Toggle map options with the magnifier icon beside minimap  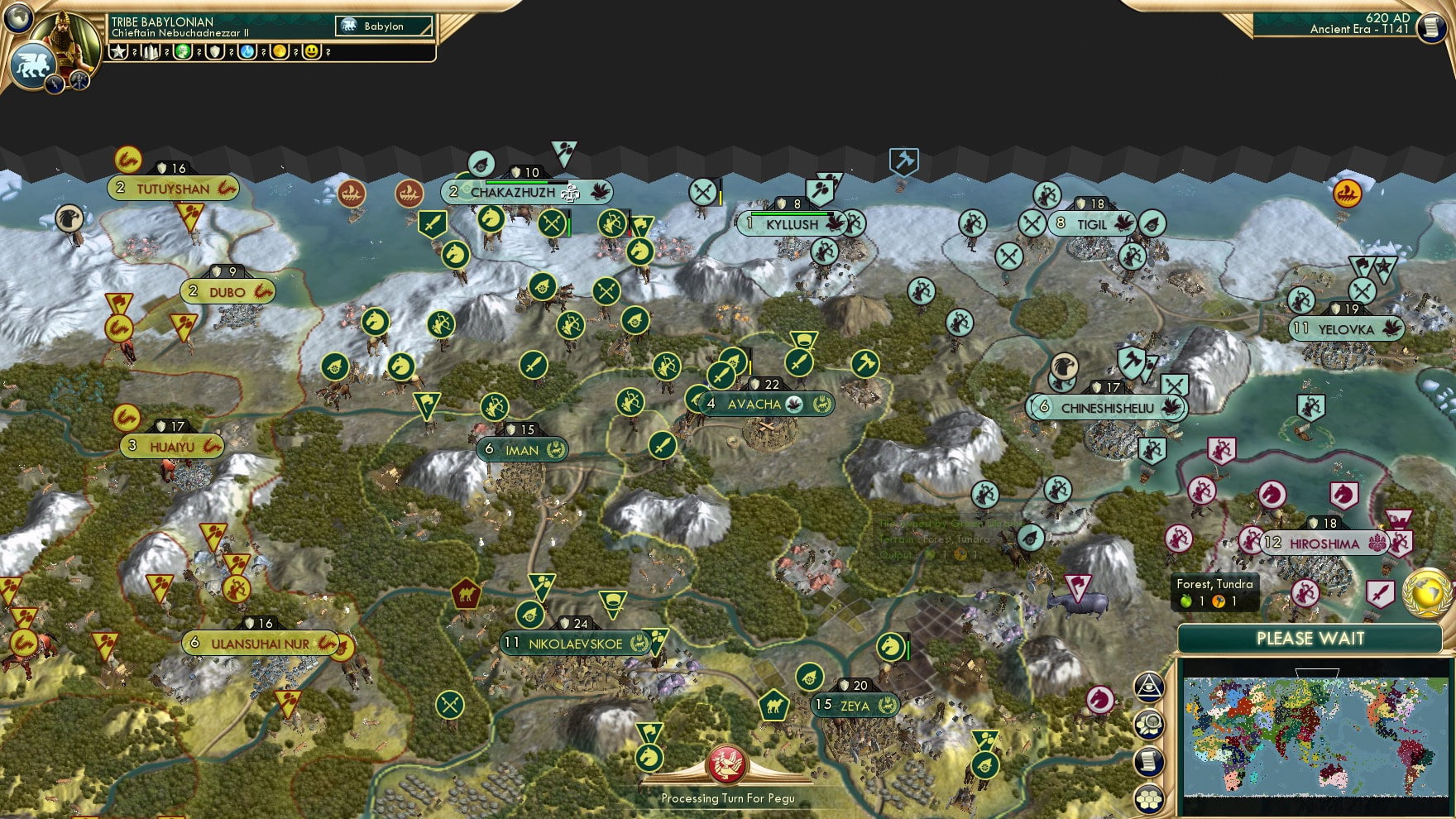(1149, 725)
